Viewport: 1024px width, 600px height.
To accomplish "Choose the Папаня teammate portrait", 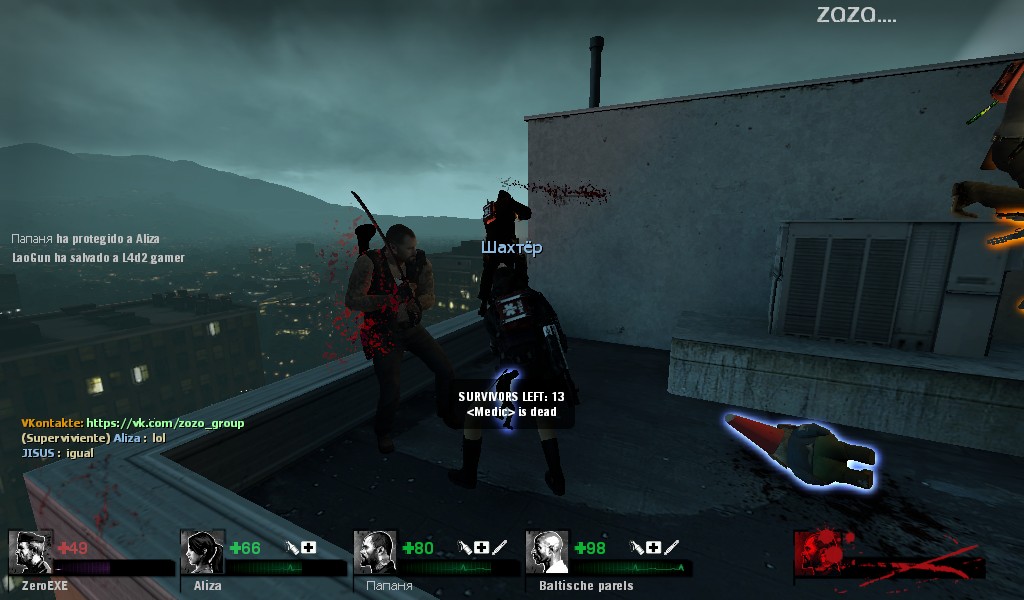I will (x=375, y=552).
